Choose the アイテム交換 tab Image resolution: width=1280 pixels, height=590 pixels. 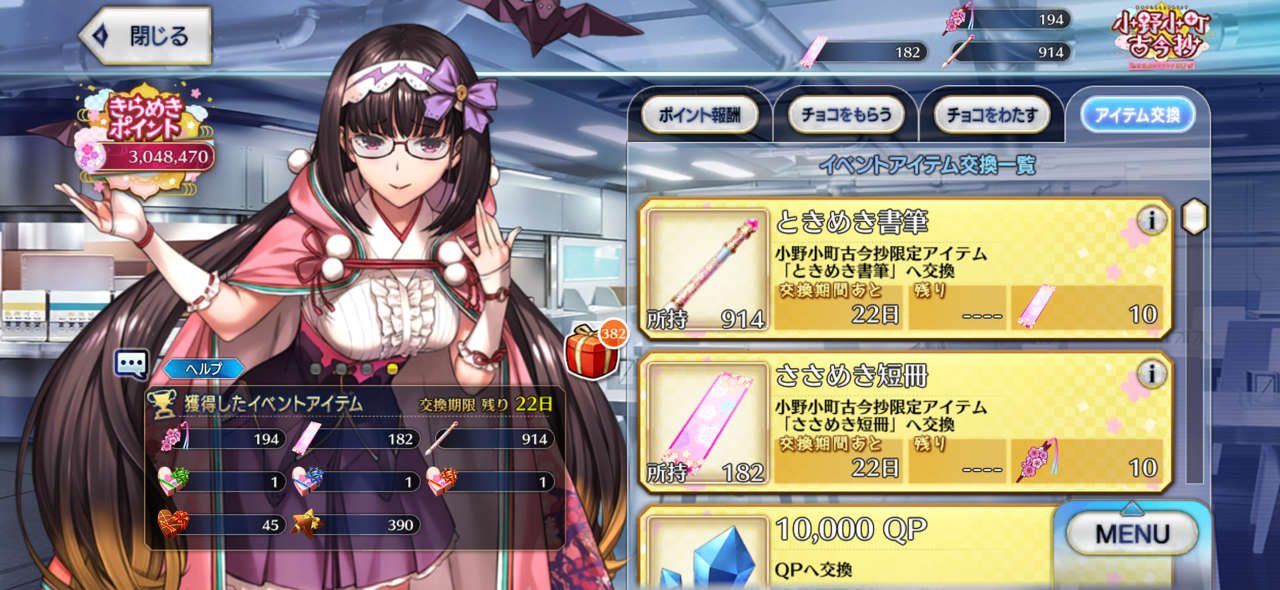[x=1137, y=116]
